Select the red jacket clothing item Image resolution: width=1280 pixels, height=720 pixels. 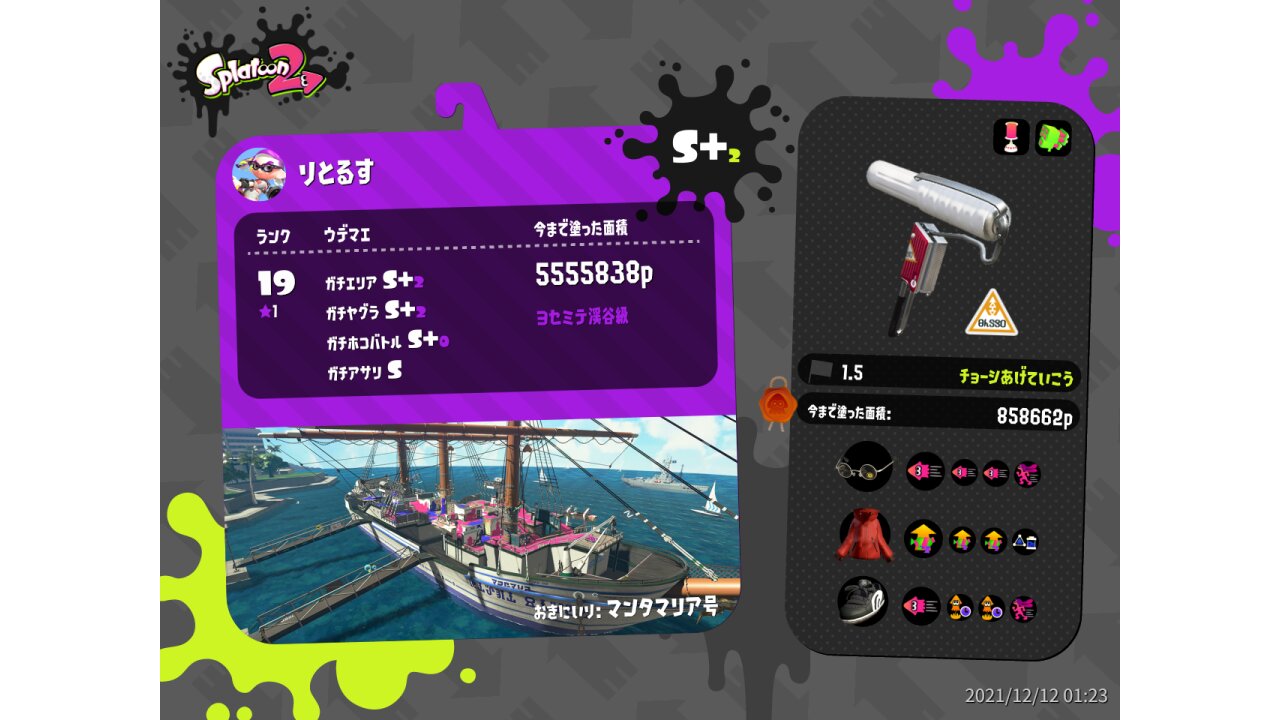click(x=864, y=536)
